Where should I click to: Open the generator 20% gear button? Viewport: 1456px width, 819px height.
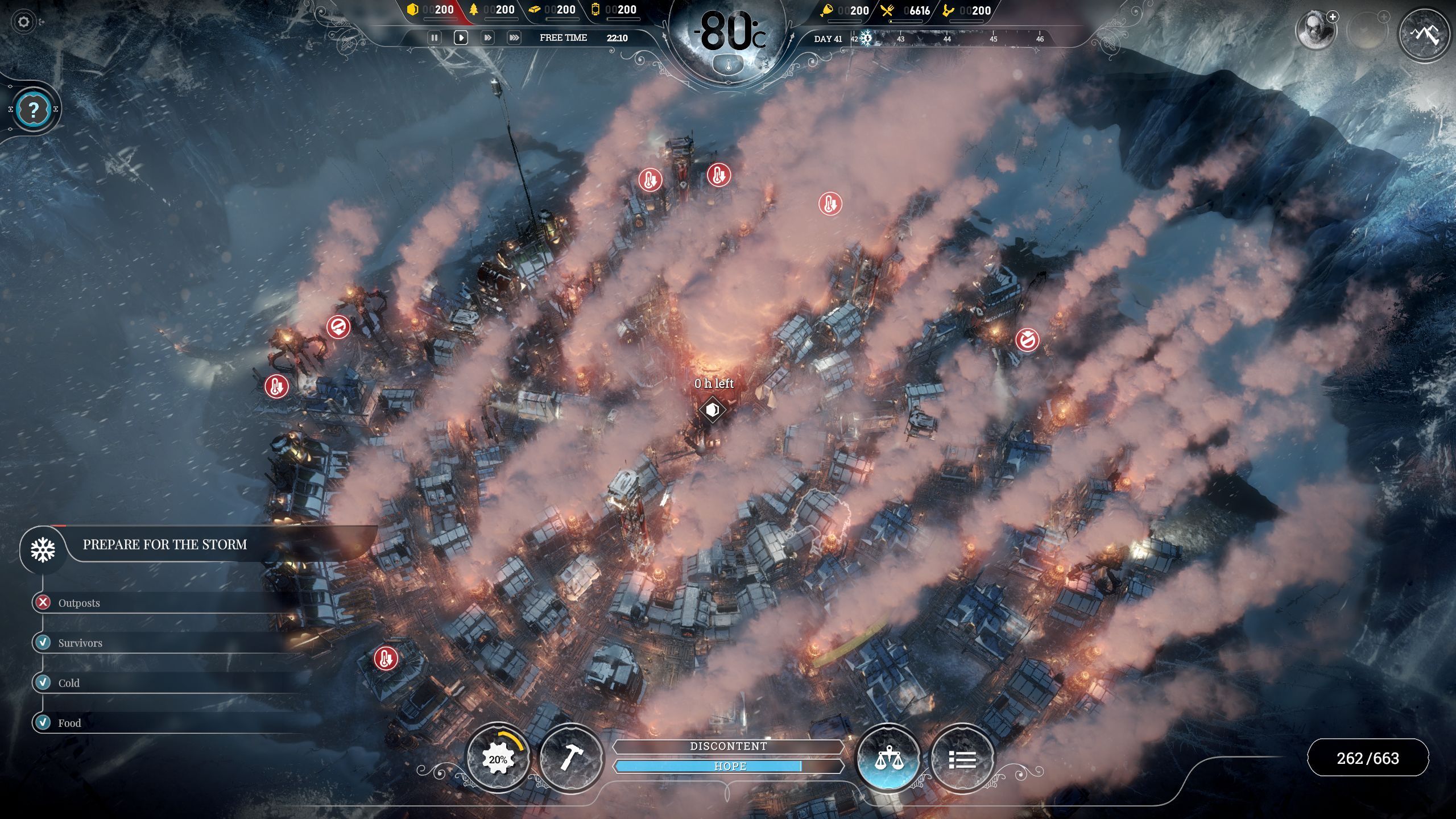click(498, 758)
